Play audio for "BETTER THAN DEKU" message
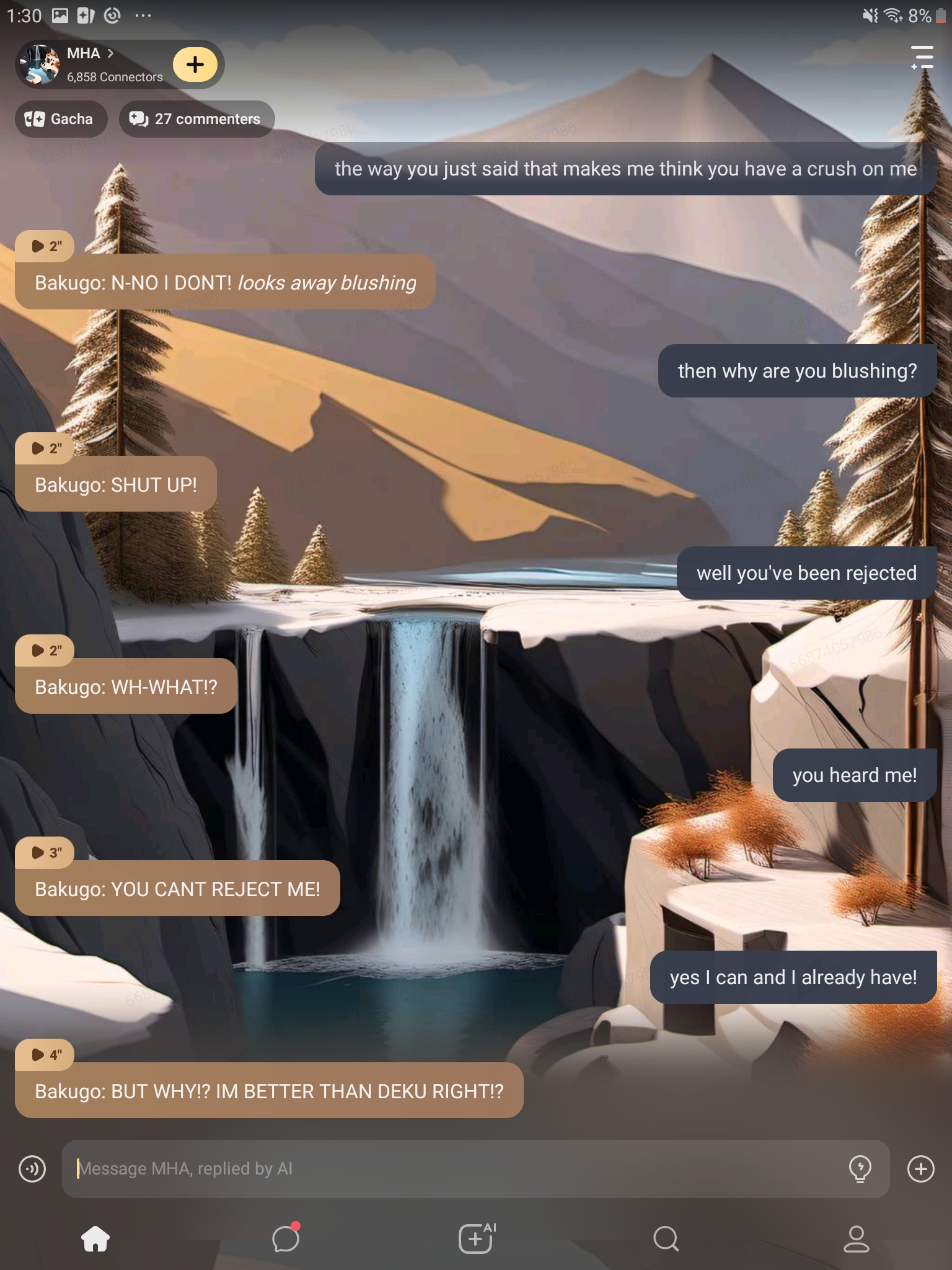Screen dimensions: 952x1270 [x=45, y=1055]
